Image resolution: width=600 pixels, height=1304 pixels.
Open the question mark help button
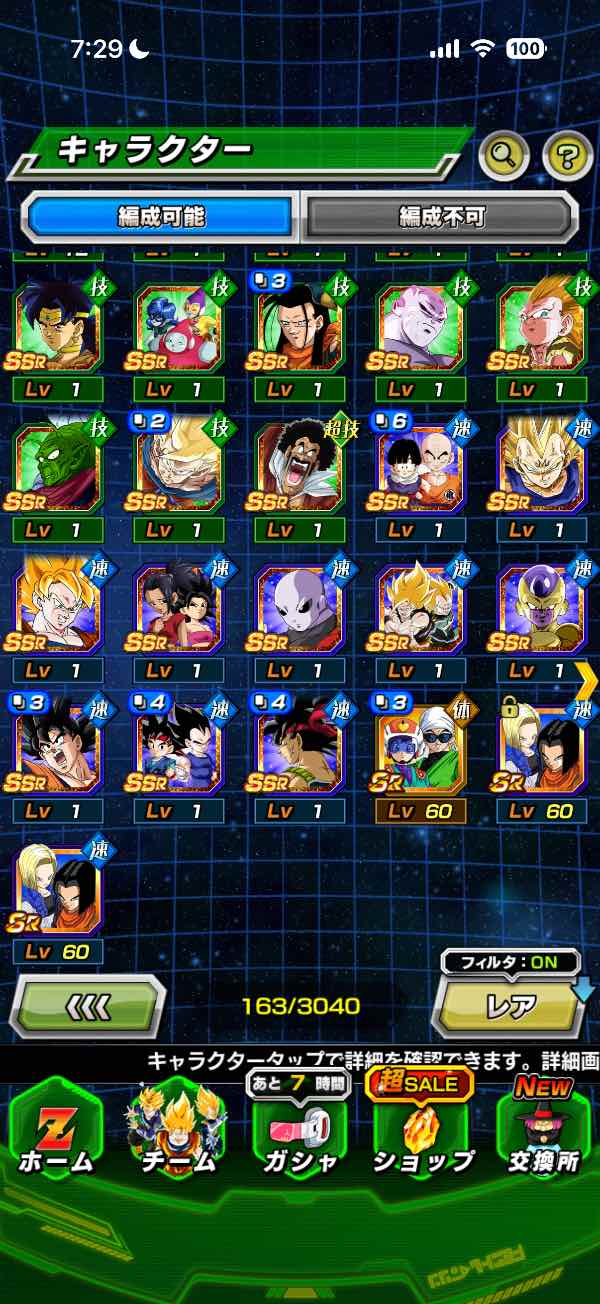(x=567, y=154)
